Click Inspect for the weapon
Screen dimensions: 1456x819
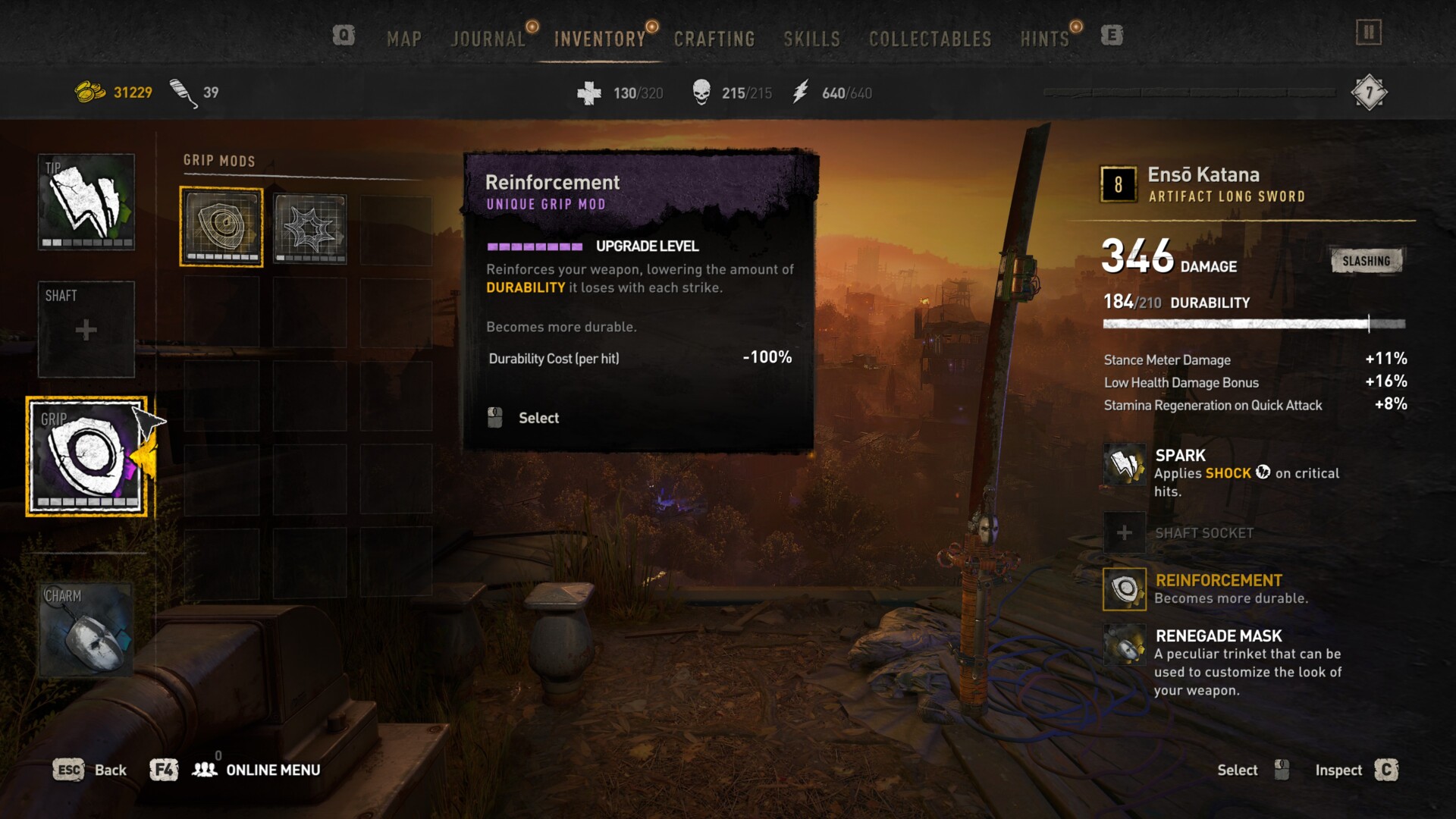1356,770
